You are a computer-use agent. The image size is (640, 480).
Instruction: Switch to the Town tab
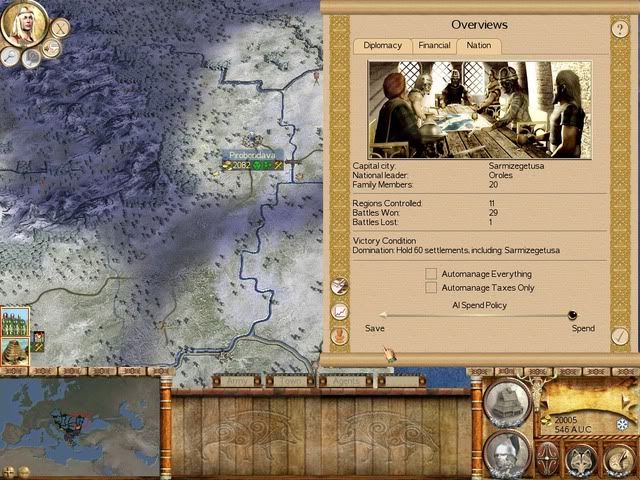pyautogui.click(x=291, y=381)
